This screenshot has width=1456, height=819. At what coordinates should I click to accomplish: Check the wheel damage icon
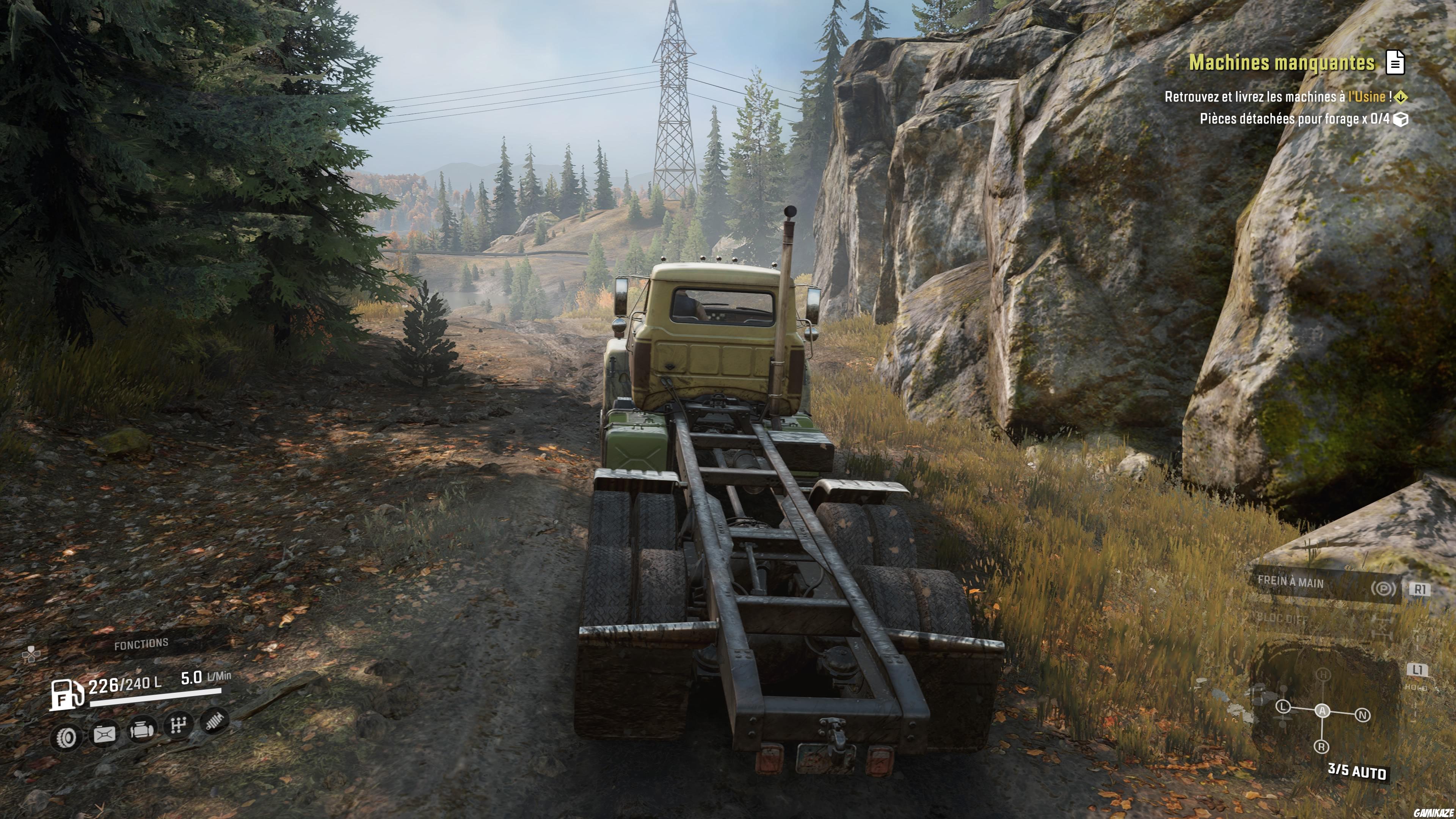[x=66, y=737]
